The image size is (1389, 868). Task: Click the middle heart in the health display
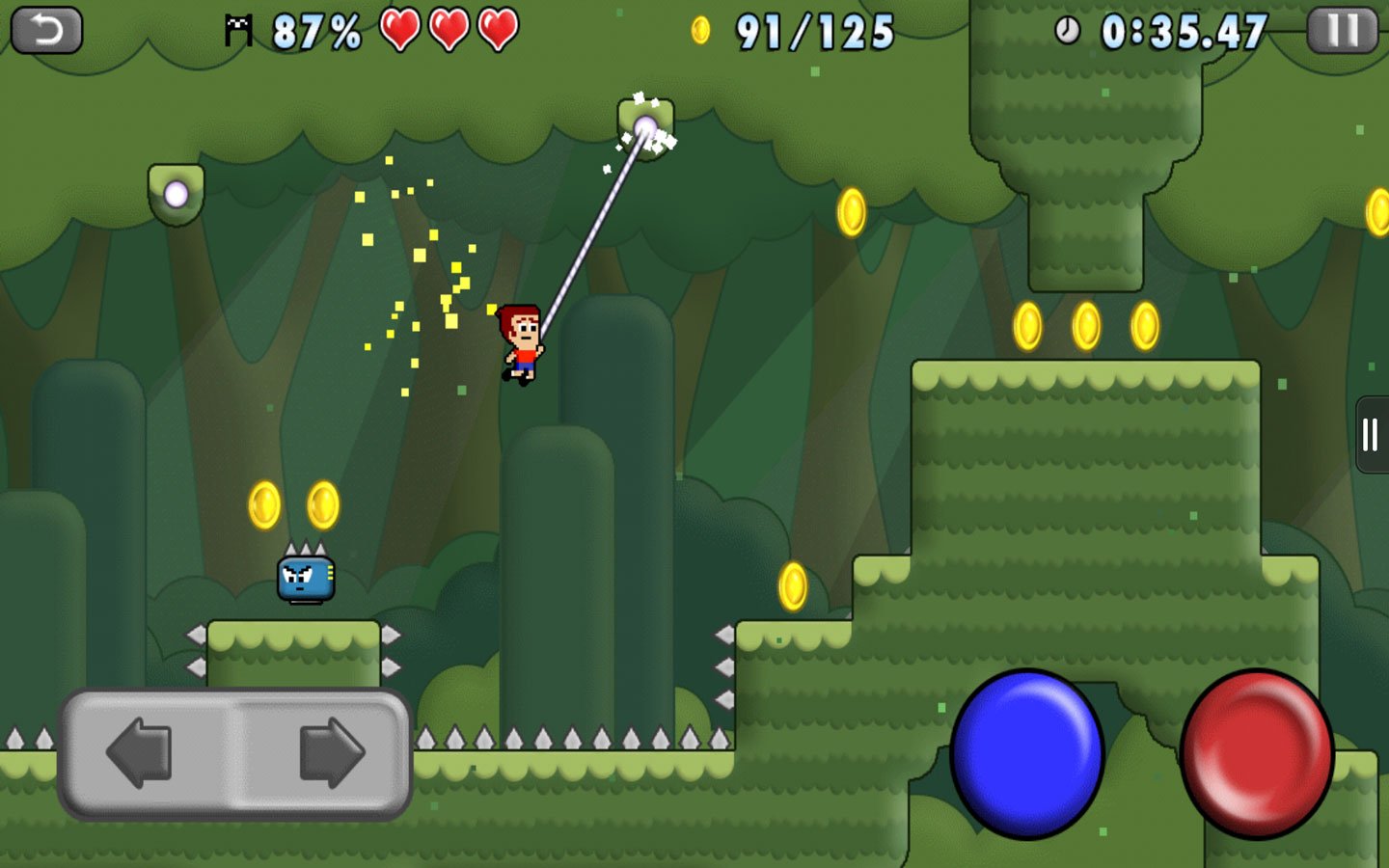click(x=448, y=29)
